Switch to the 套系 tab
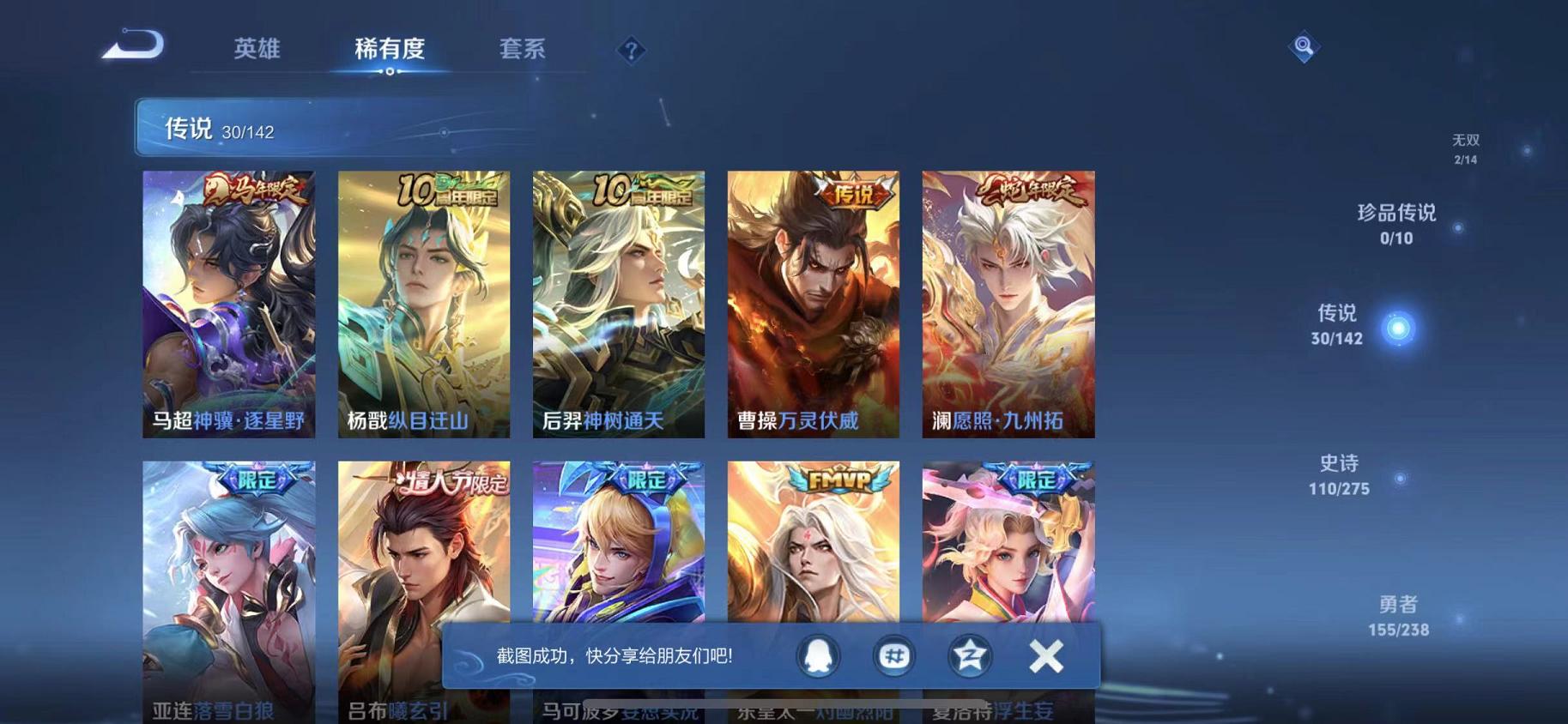Screen dimensions: 1568x724 (x=524, y=49)
